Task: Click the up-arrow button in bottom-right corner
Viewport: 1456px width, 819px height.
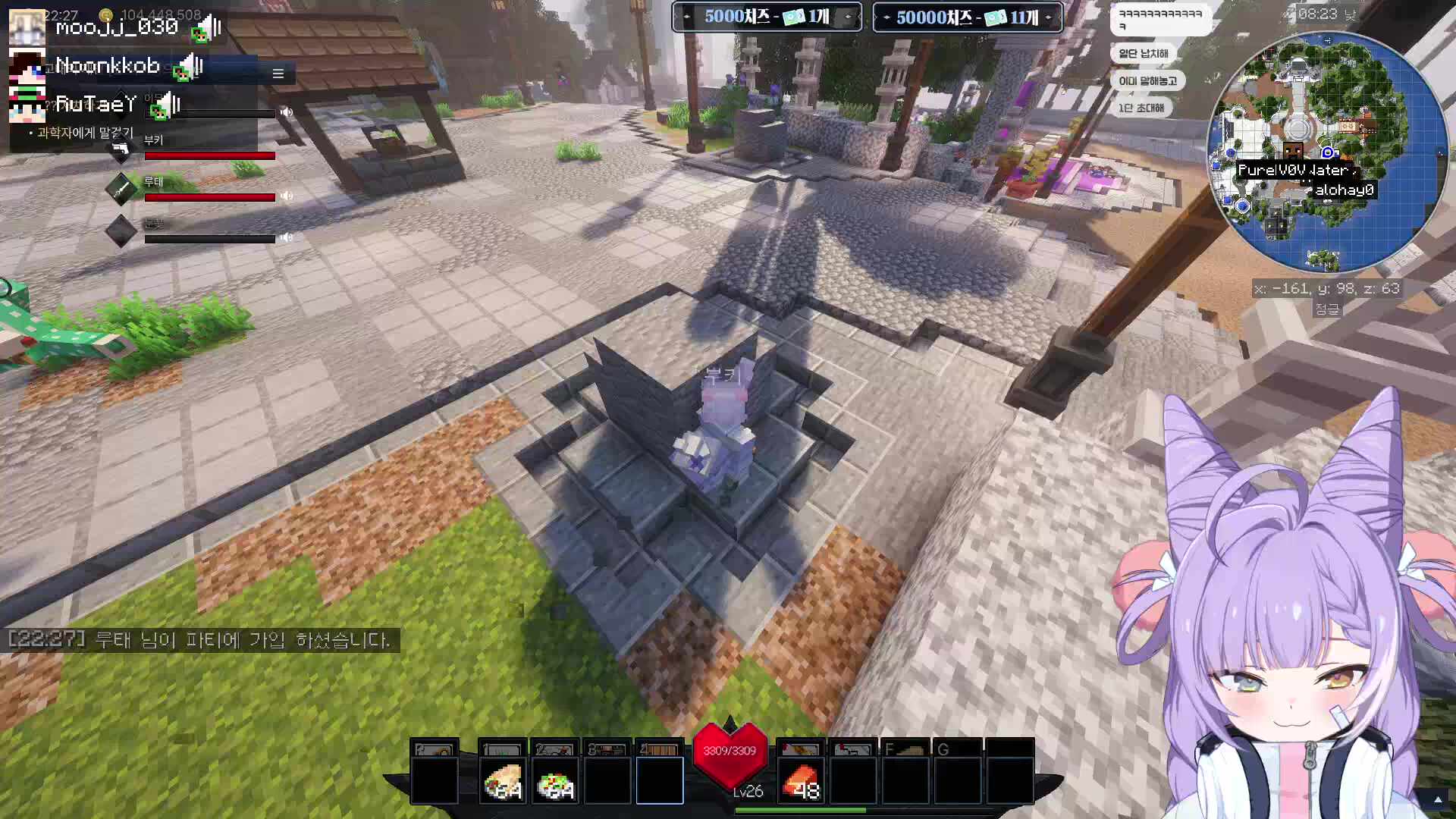Action: pos(1438,799)
